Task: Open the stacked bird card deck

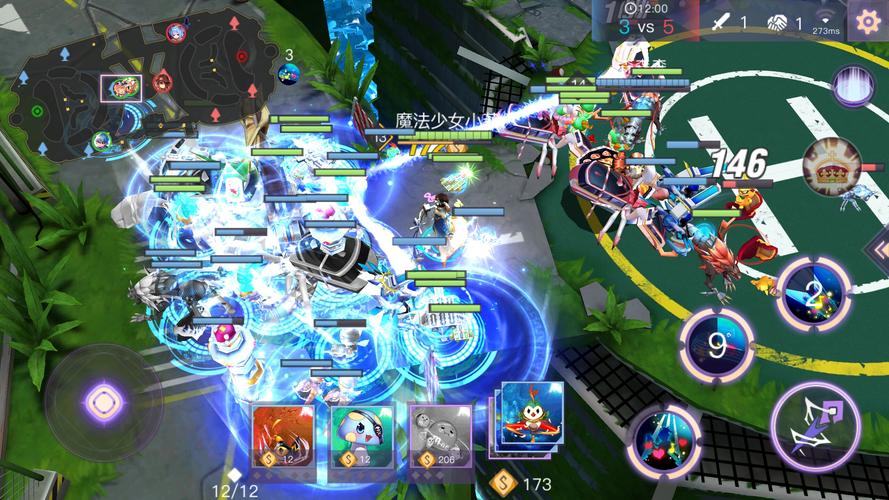Action: pyautogui.click(x=529, y=420)
